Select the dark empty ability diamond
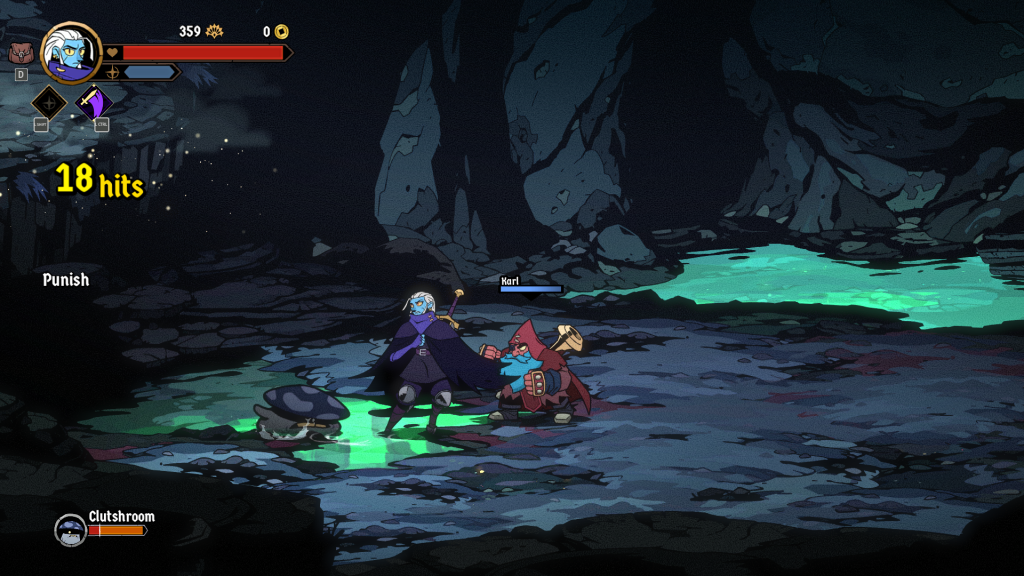This screenshot has height=576, width=1024. 49,102
